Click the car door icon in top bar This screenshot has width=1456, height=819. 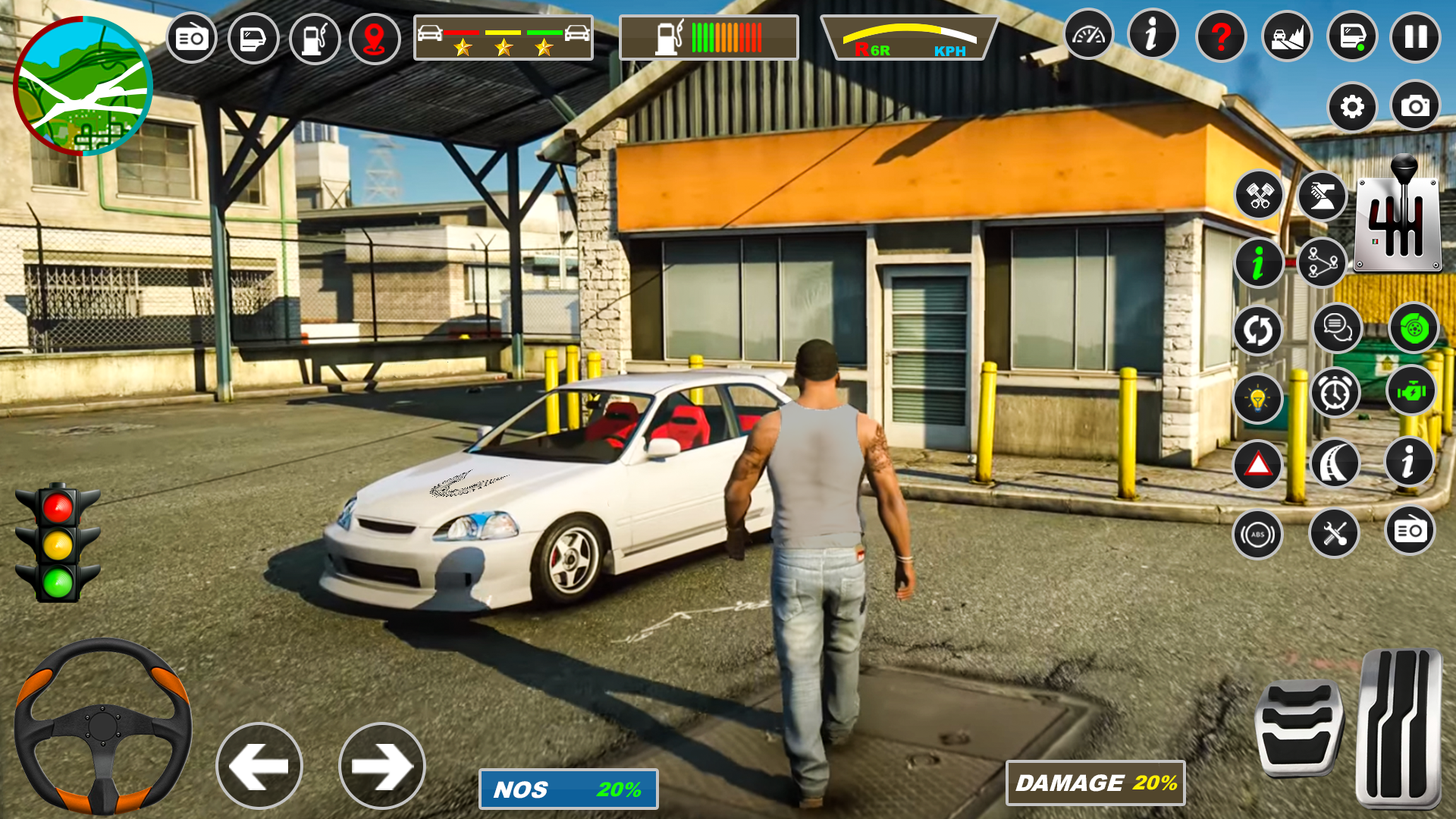(253, 37)
